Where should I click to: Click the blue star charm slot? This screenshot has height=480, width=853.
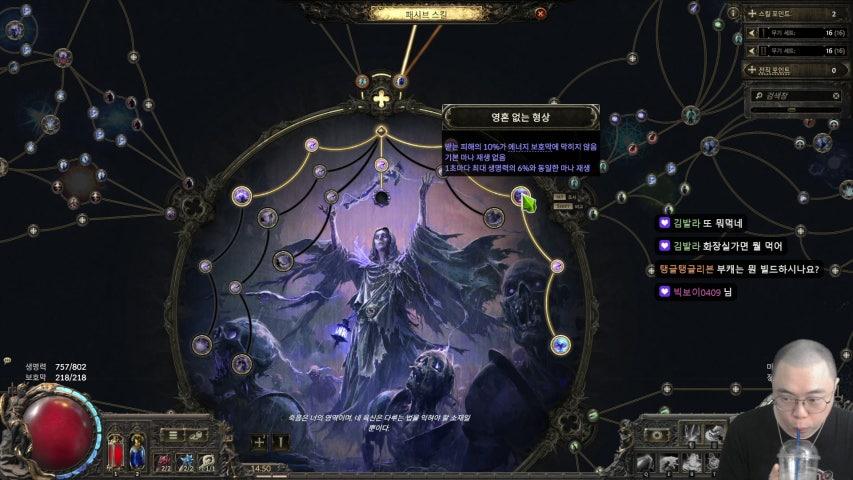186,460
